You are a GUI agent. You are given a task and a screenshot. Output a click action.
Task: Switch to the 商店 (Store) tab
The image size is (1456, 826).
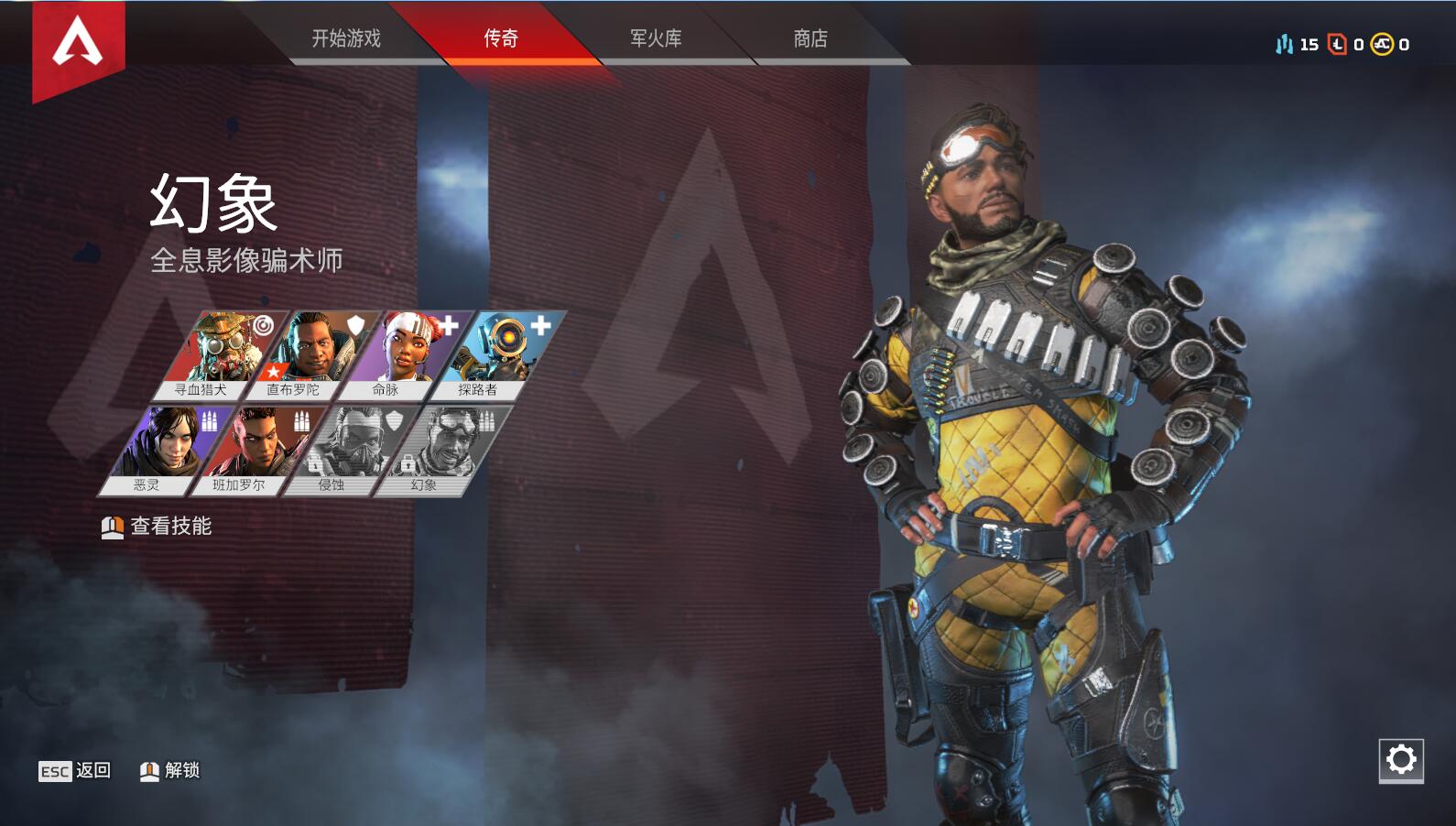809,39
